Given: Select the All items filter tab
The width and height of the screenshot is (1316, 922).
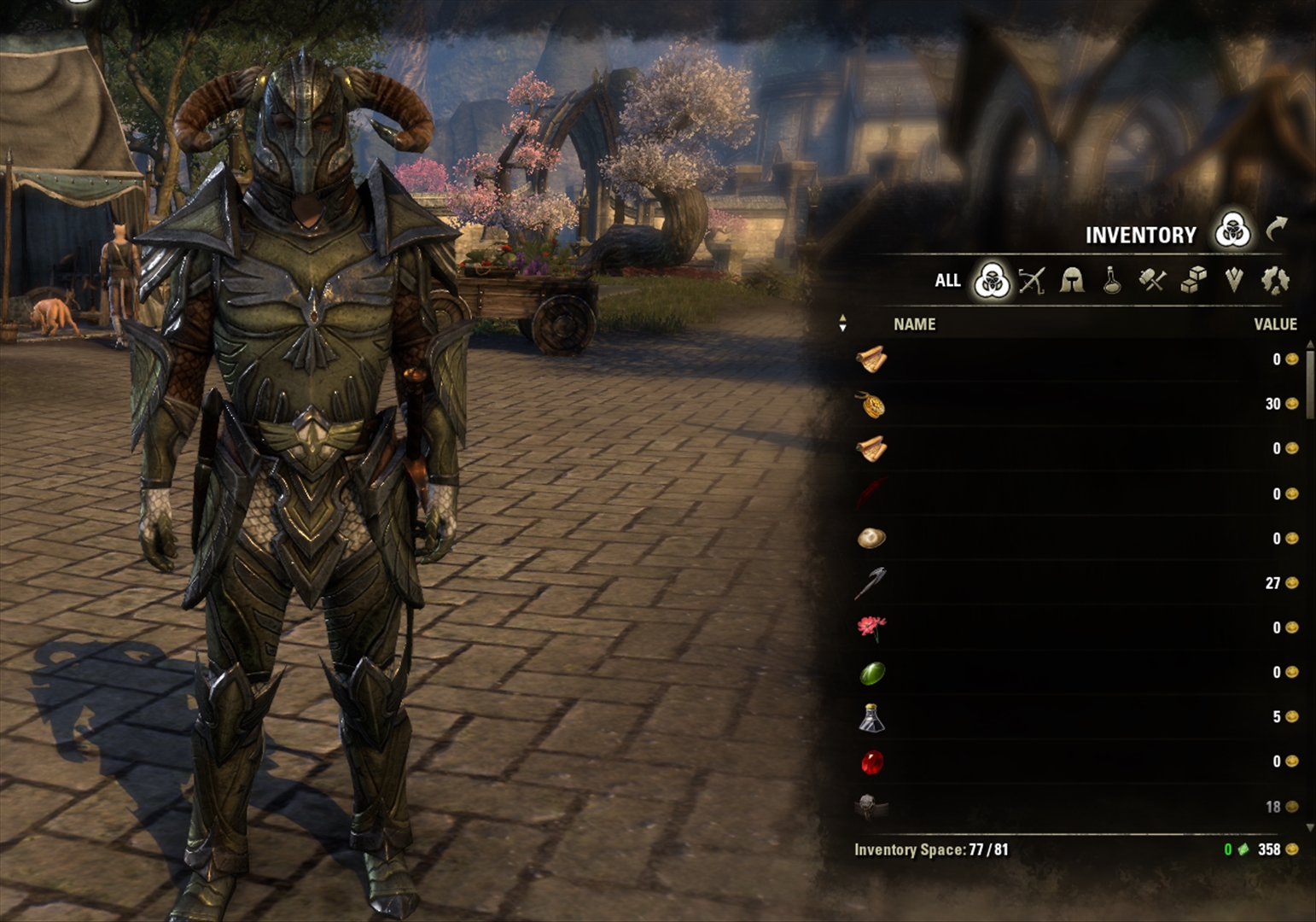Looking at the screenshot, I should [947, 280].
